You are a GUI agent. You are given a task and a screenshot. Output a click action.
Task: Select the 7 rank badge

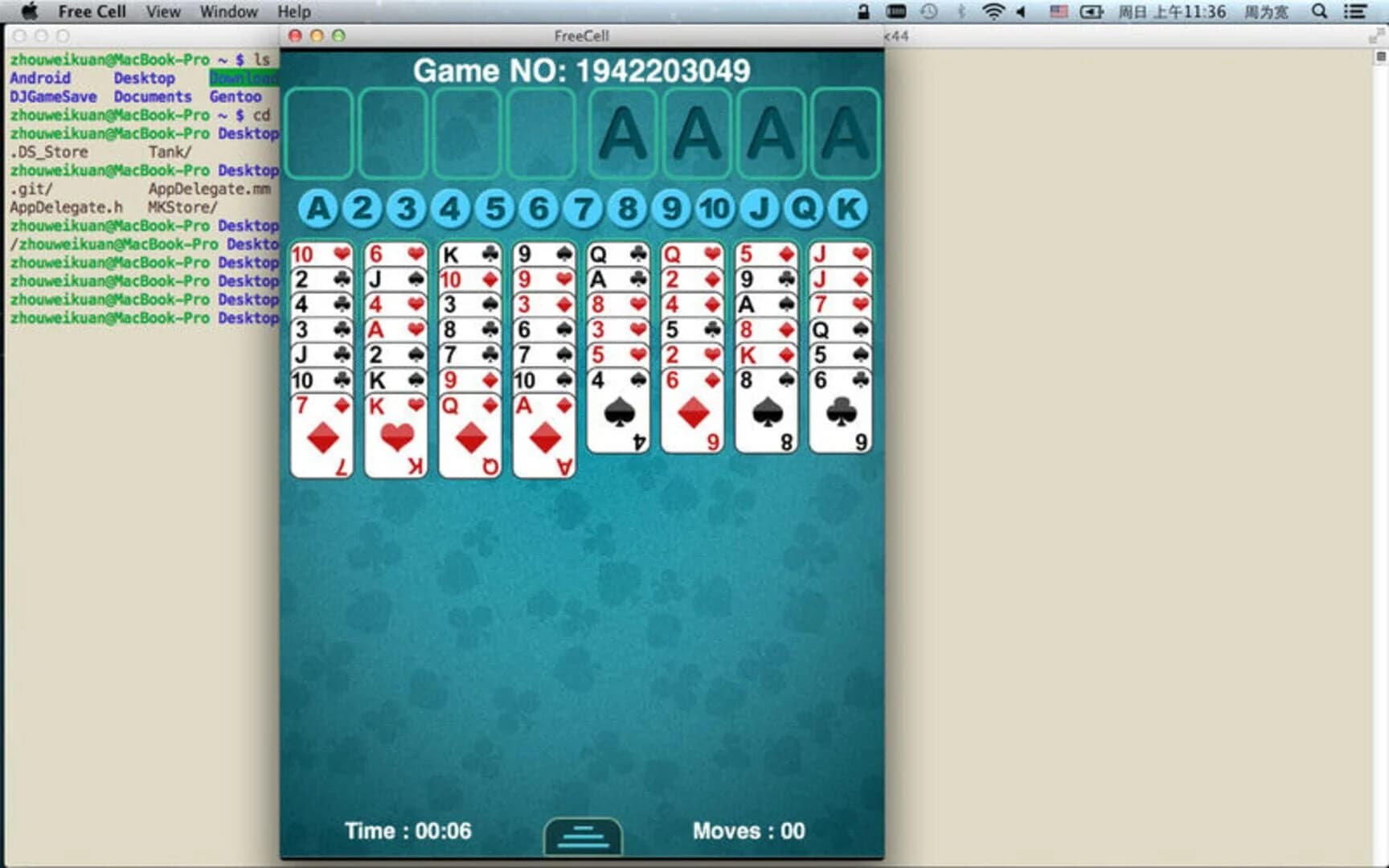[583, 207]
